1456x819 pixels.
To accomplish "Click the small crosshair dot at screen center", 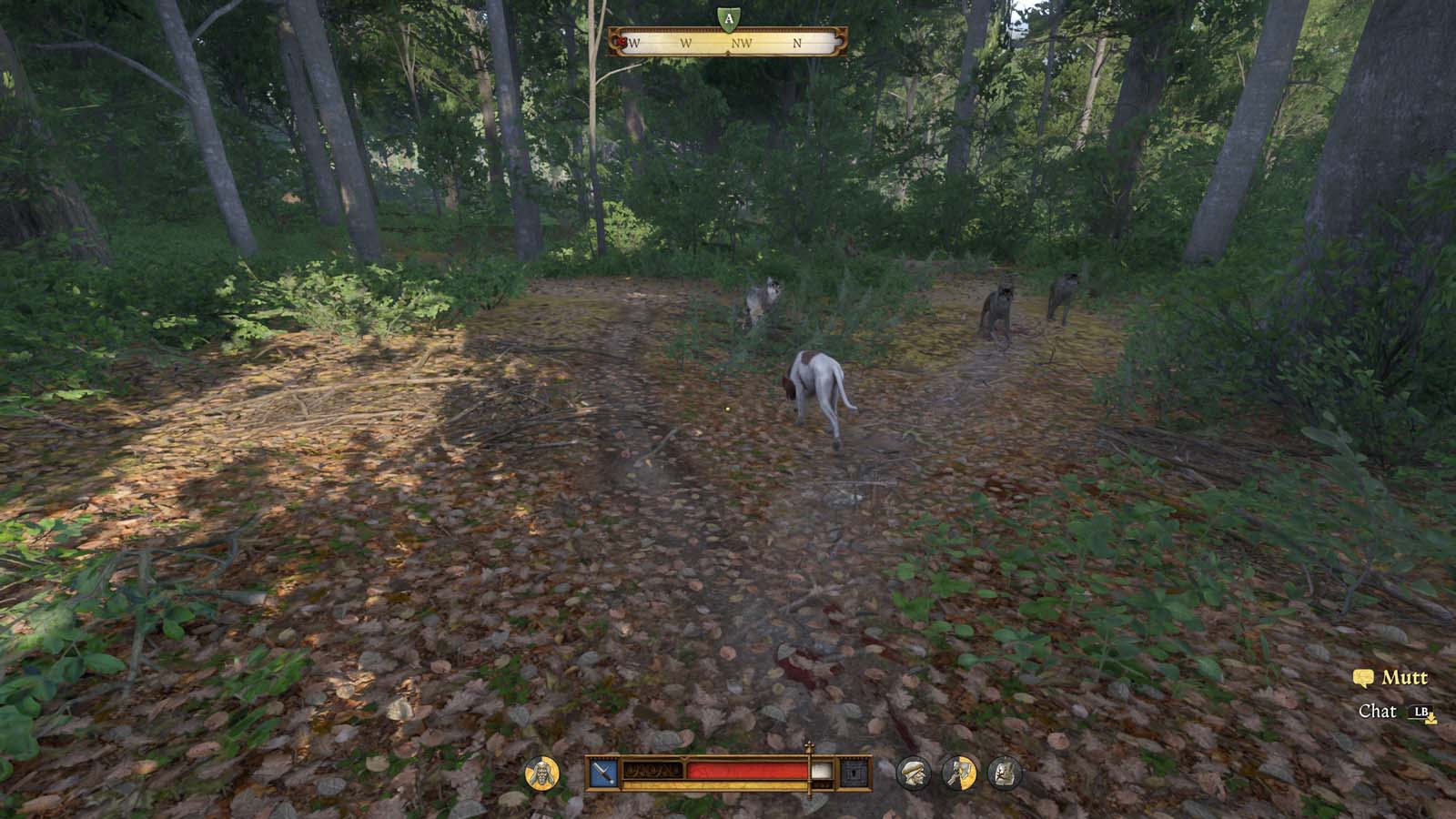I will pyautogui.click(x=728, y=409).
